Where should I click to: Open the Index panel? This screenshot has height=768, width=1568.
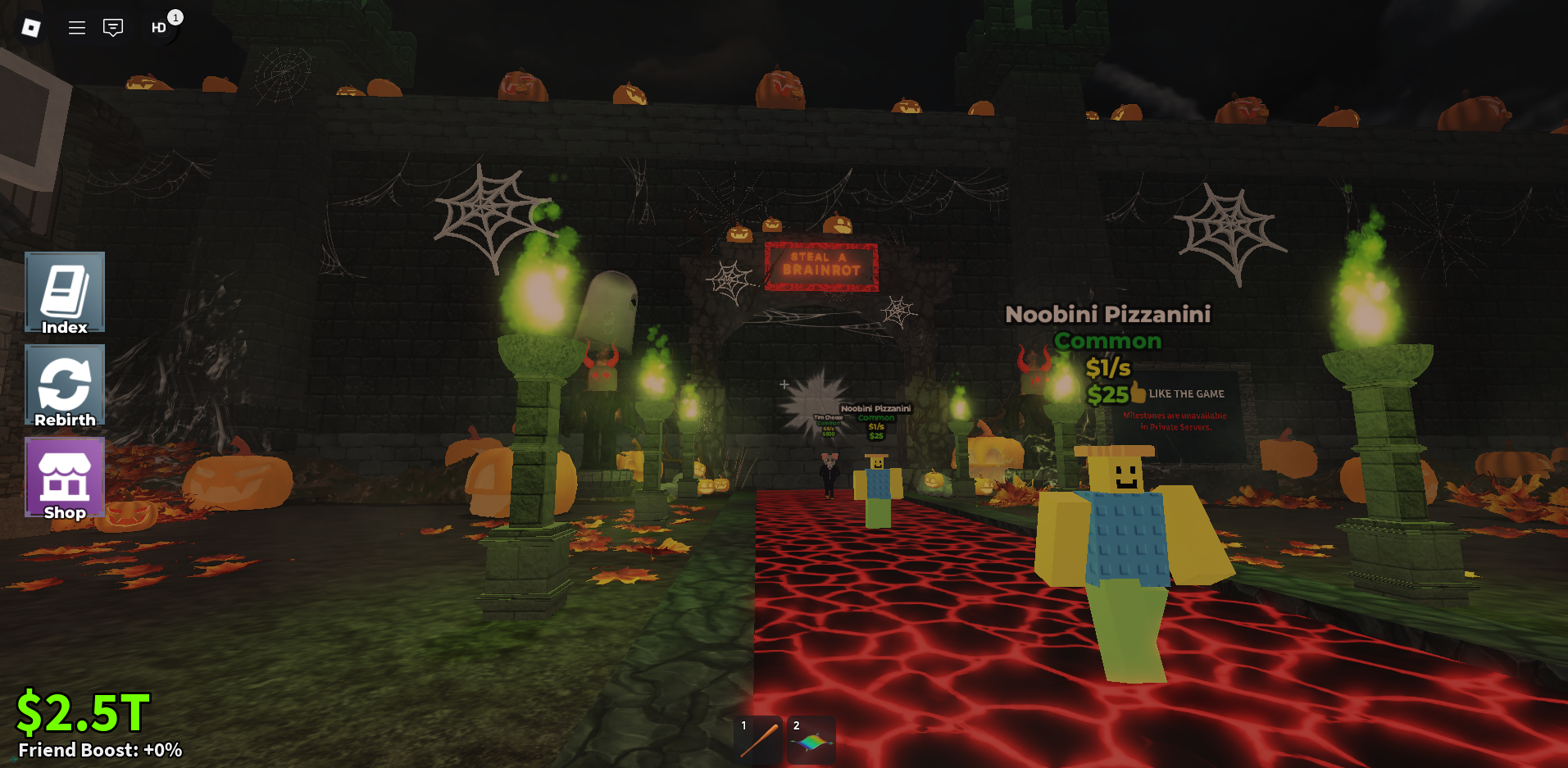pos(65,293)
